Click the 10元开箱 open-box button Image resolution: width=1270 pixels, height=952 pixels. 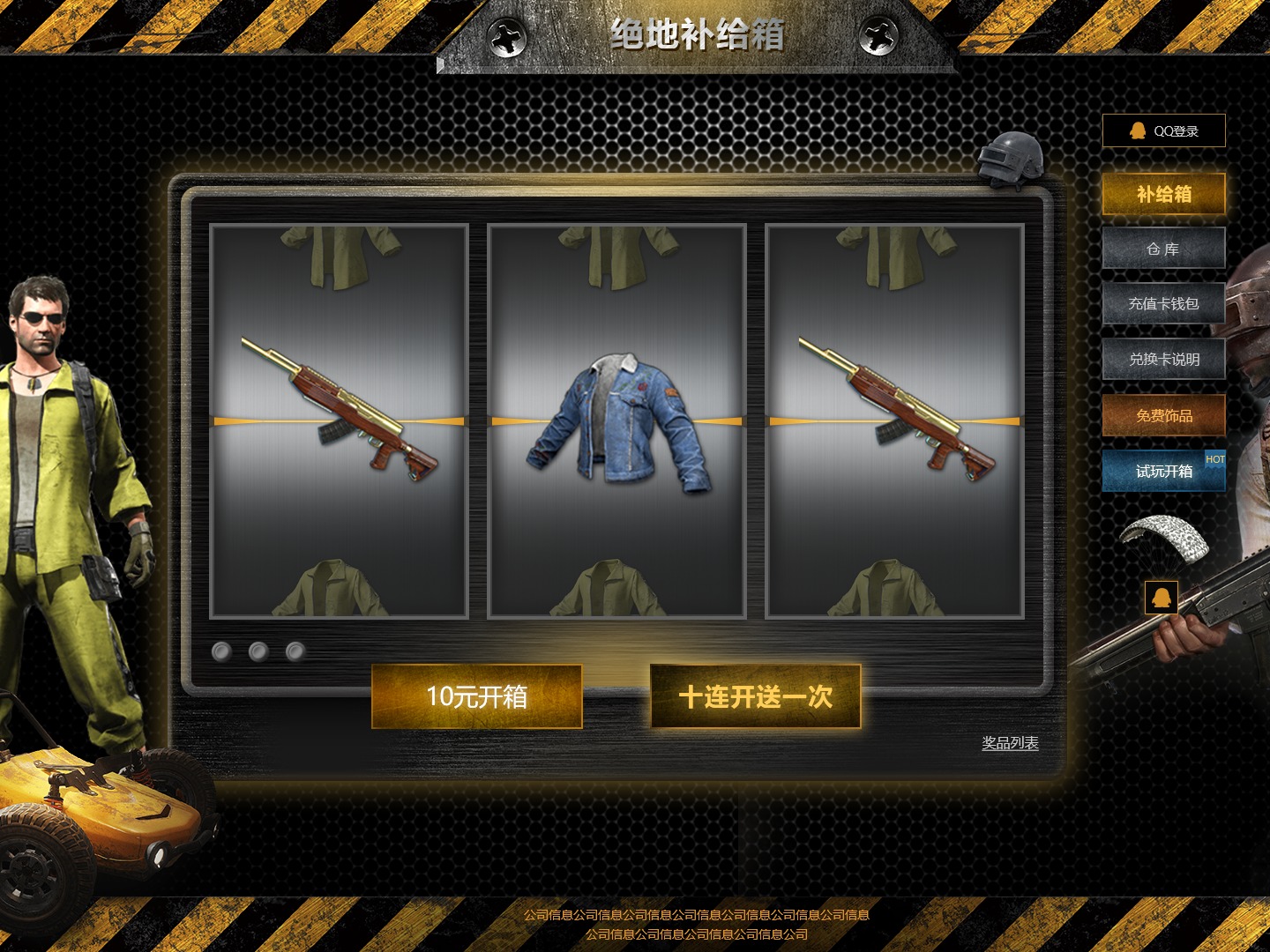coord(478,695)
